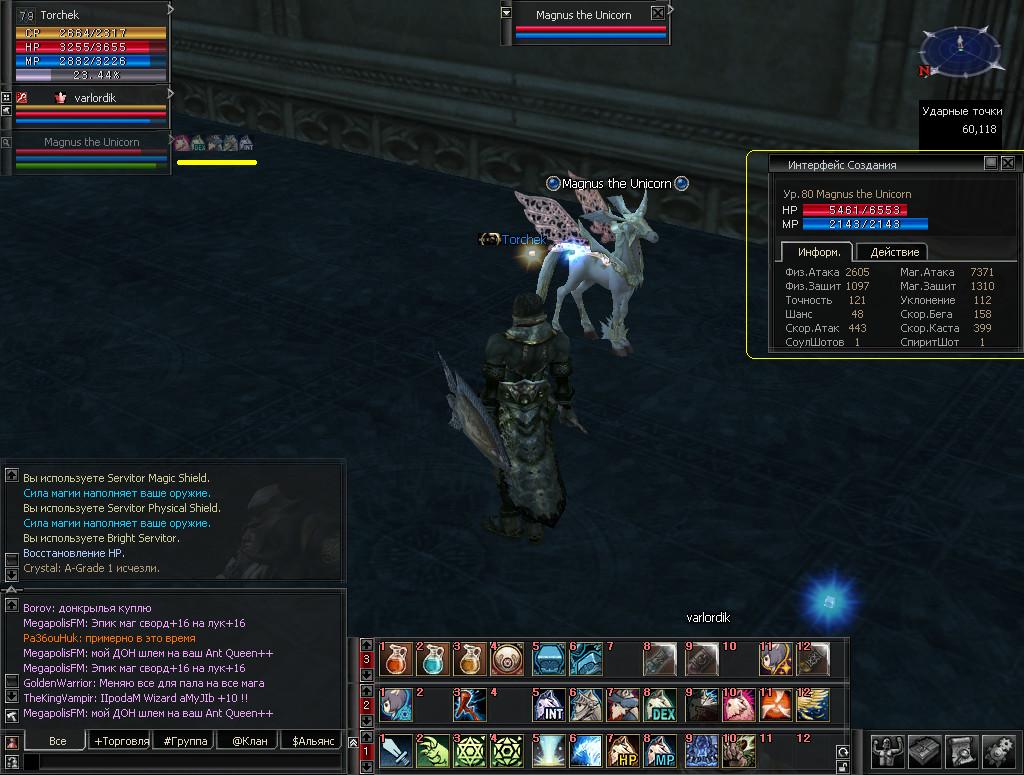The height and width of the screenshot is (775, 1024).
Task: Open the @Клан chat tab
Action: point(249,741)
